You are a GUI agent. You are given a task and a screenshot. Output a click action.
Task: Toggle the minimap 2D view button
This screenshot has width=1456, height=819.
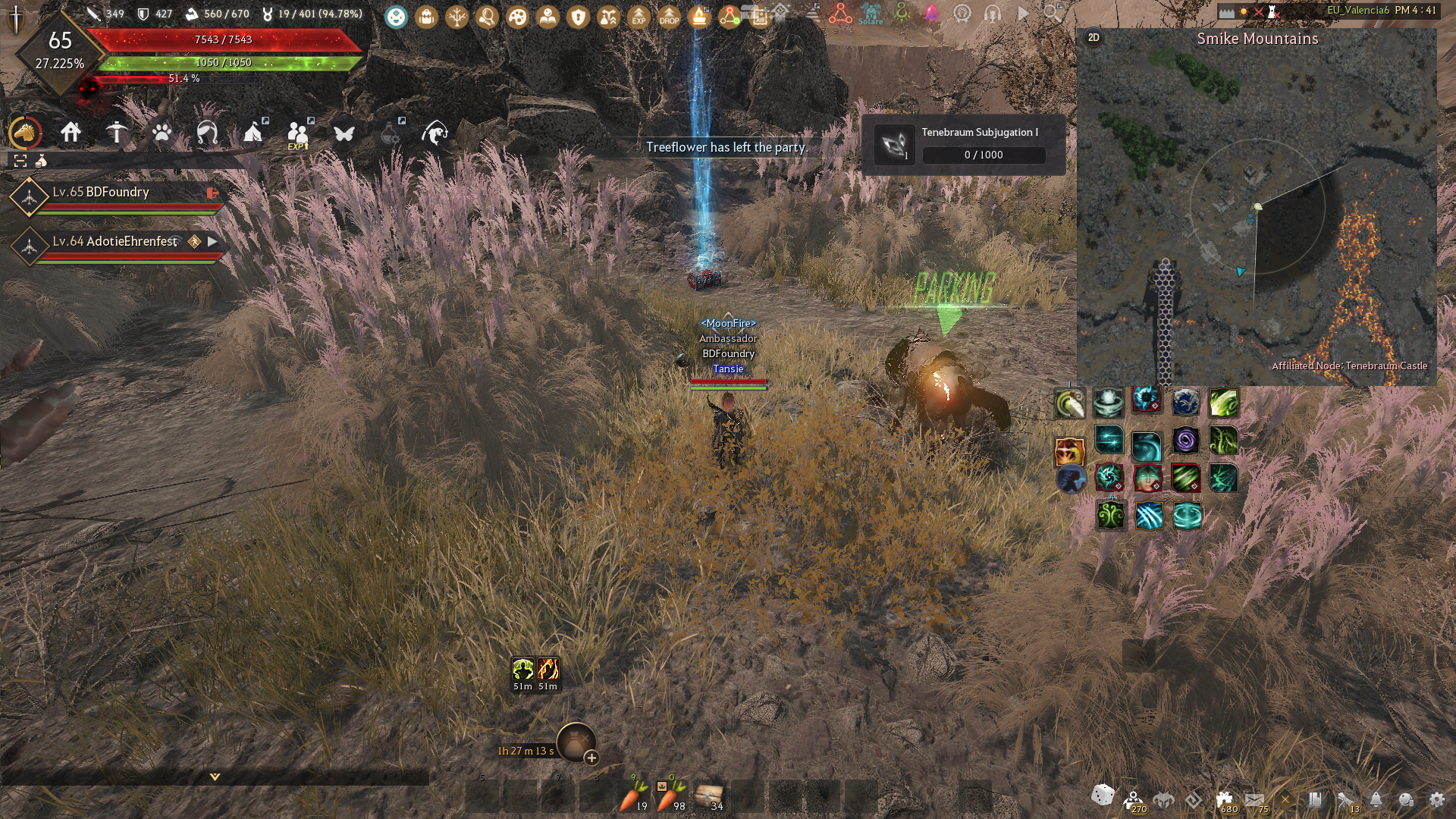click(1094, 38)
